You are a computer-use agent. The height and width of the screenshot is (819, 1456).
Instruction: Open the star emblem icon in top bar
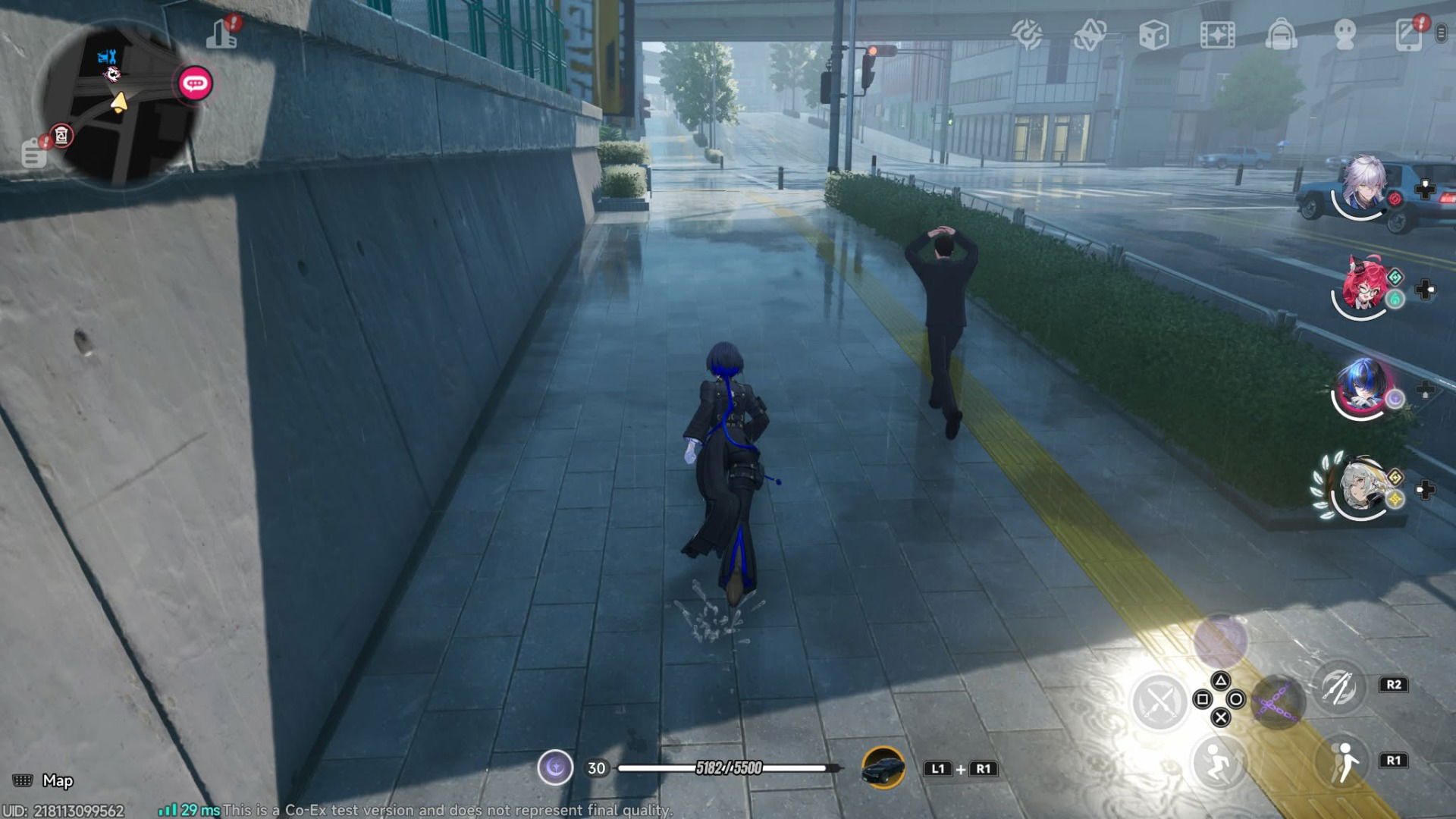(x=1090, y=35)
